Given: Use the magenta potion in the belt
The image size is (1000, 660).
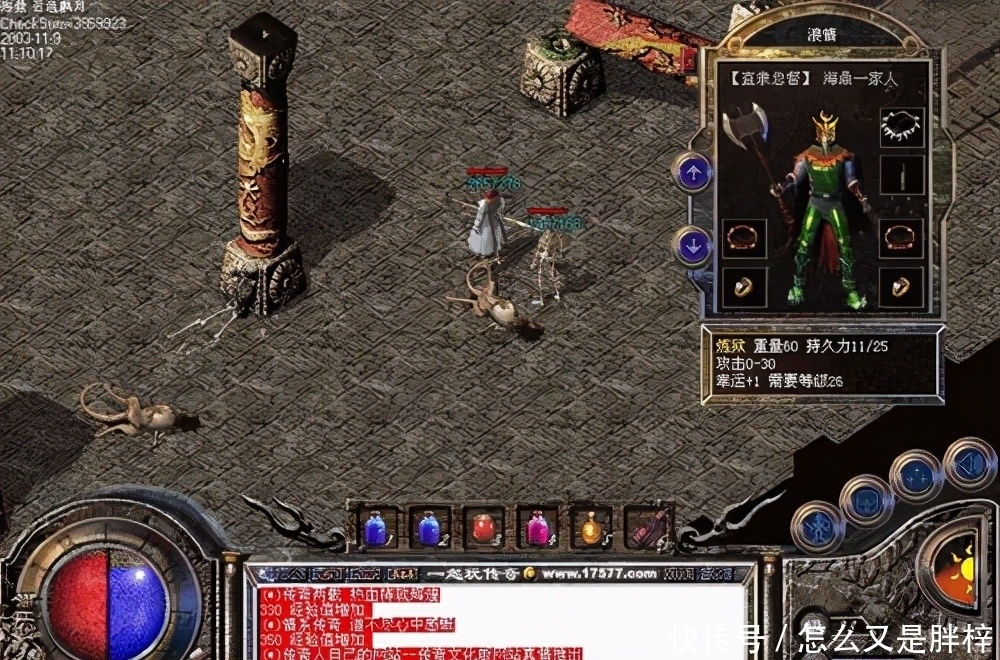Looking at the screenshot, I should pos(538,528).
